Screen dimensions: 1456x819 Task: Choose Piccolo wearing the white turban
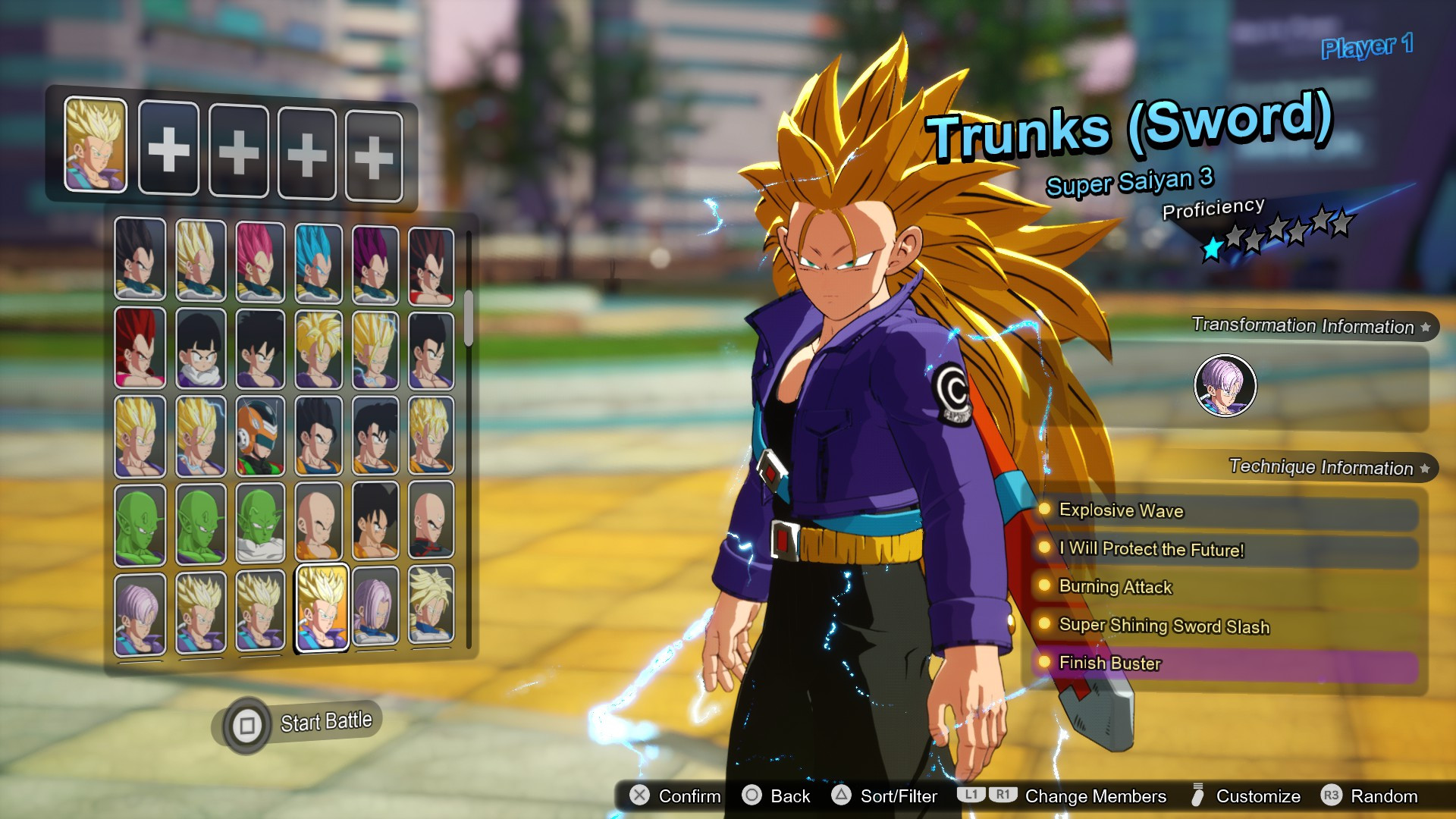tap(259, 524)
